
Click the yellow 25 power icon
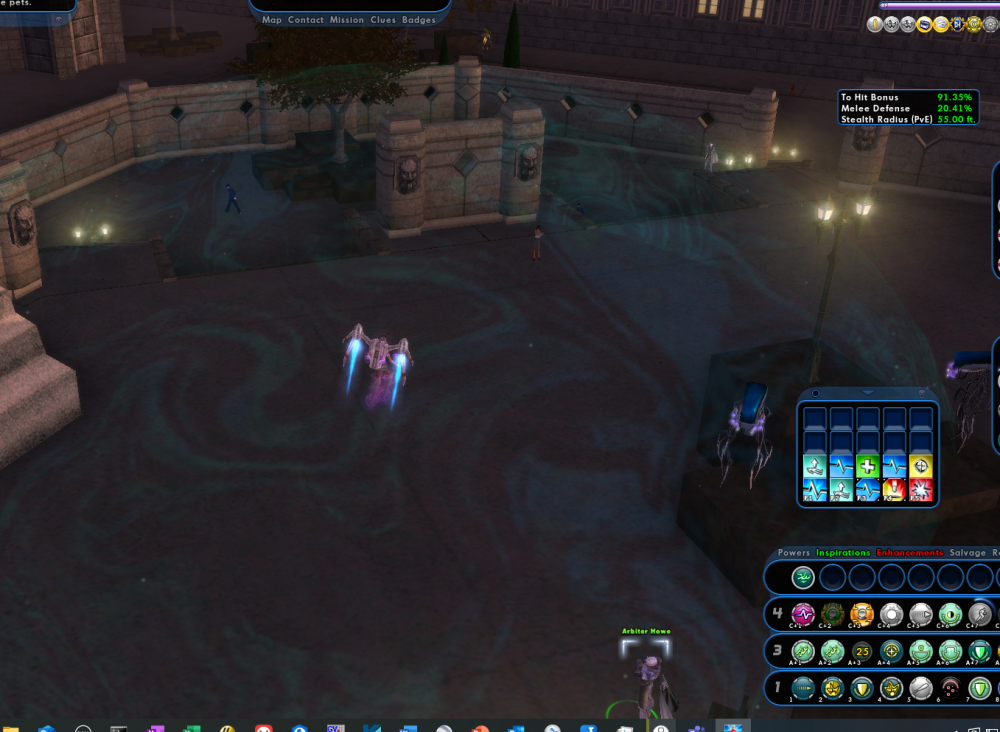click(861, 651)
